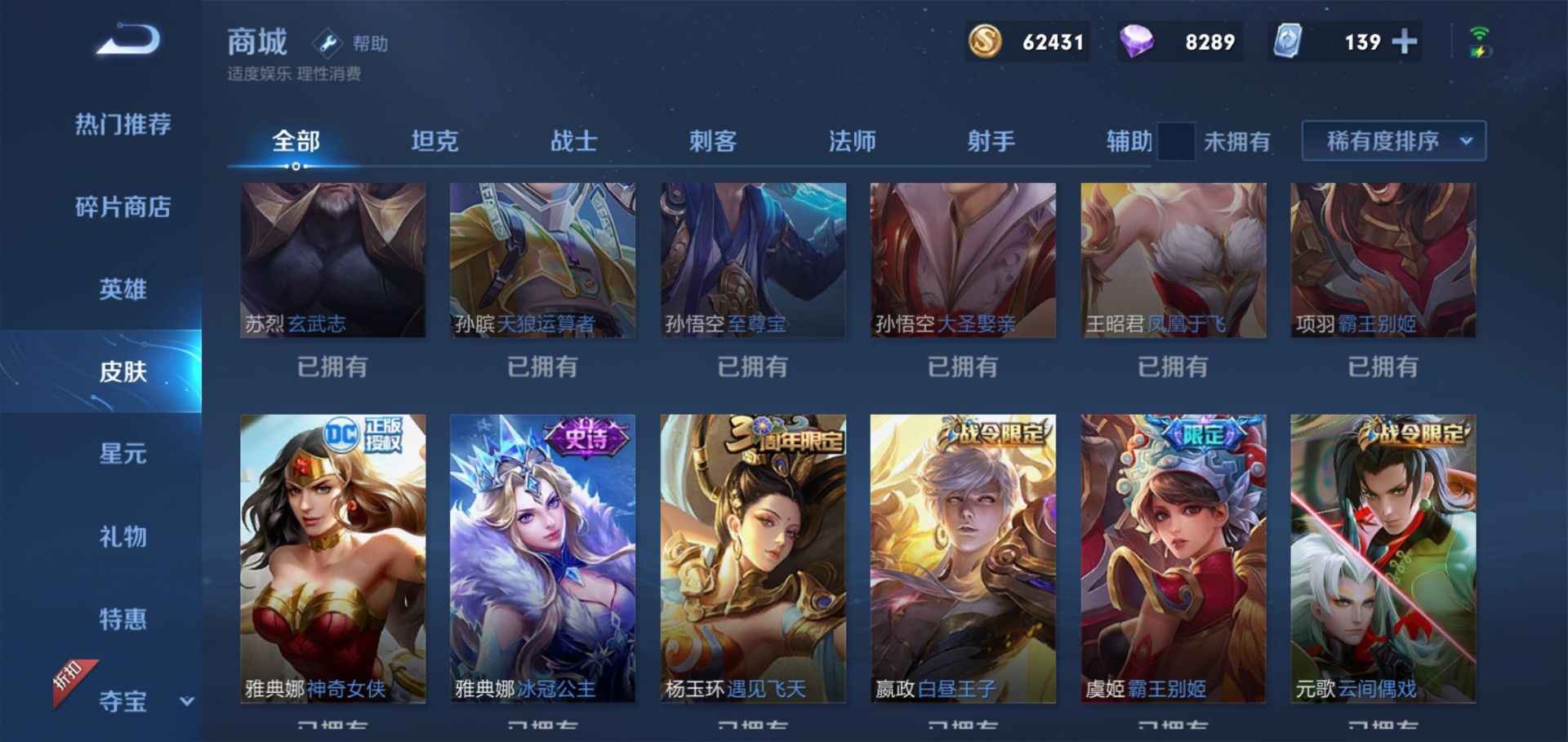Click the gold coin currency icon

point(984,41)
